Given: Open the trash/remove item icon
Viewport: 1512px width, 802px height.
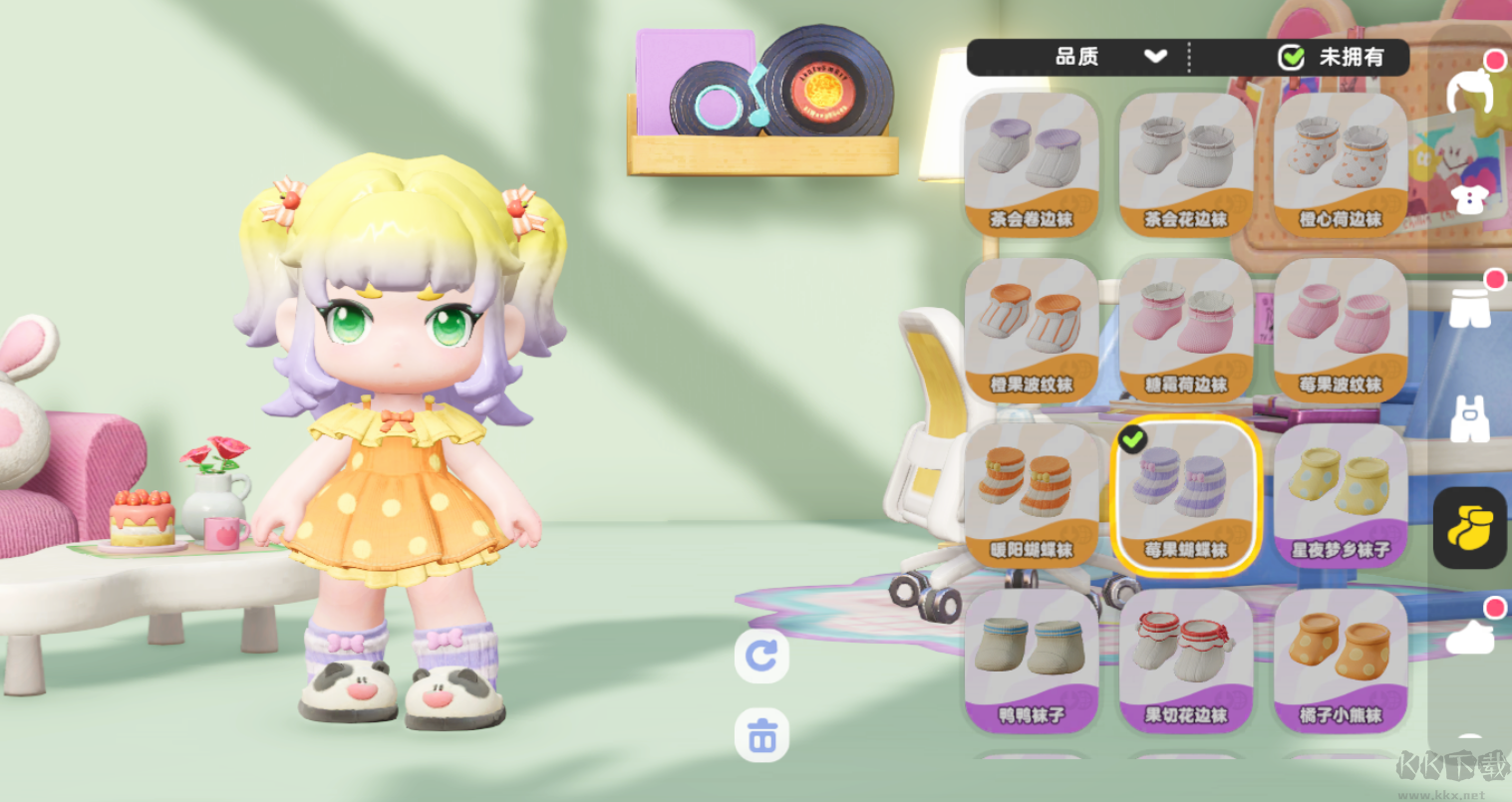Looking at the screenshot, I should coord(761,735).
